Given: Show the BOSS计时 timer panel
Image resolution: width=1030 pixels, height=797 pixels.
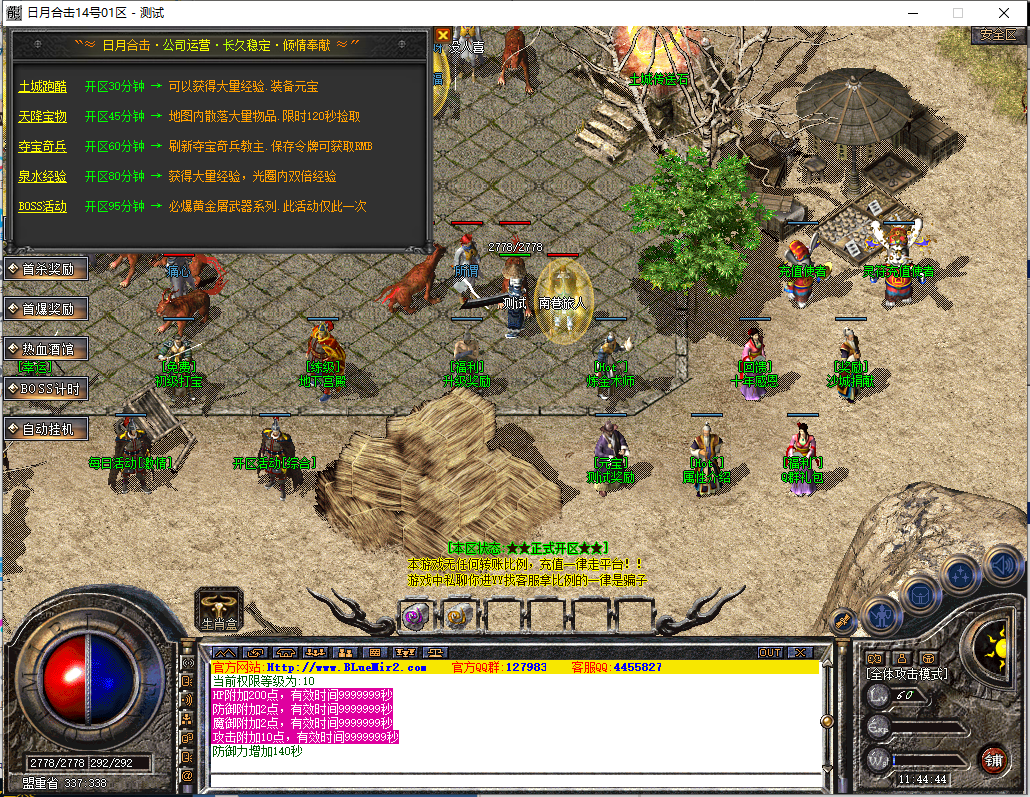Looking at the screenshot, I should [47, 389].
